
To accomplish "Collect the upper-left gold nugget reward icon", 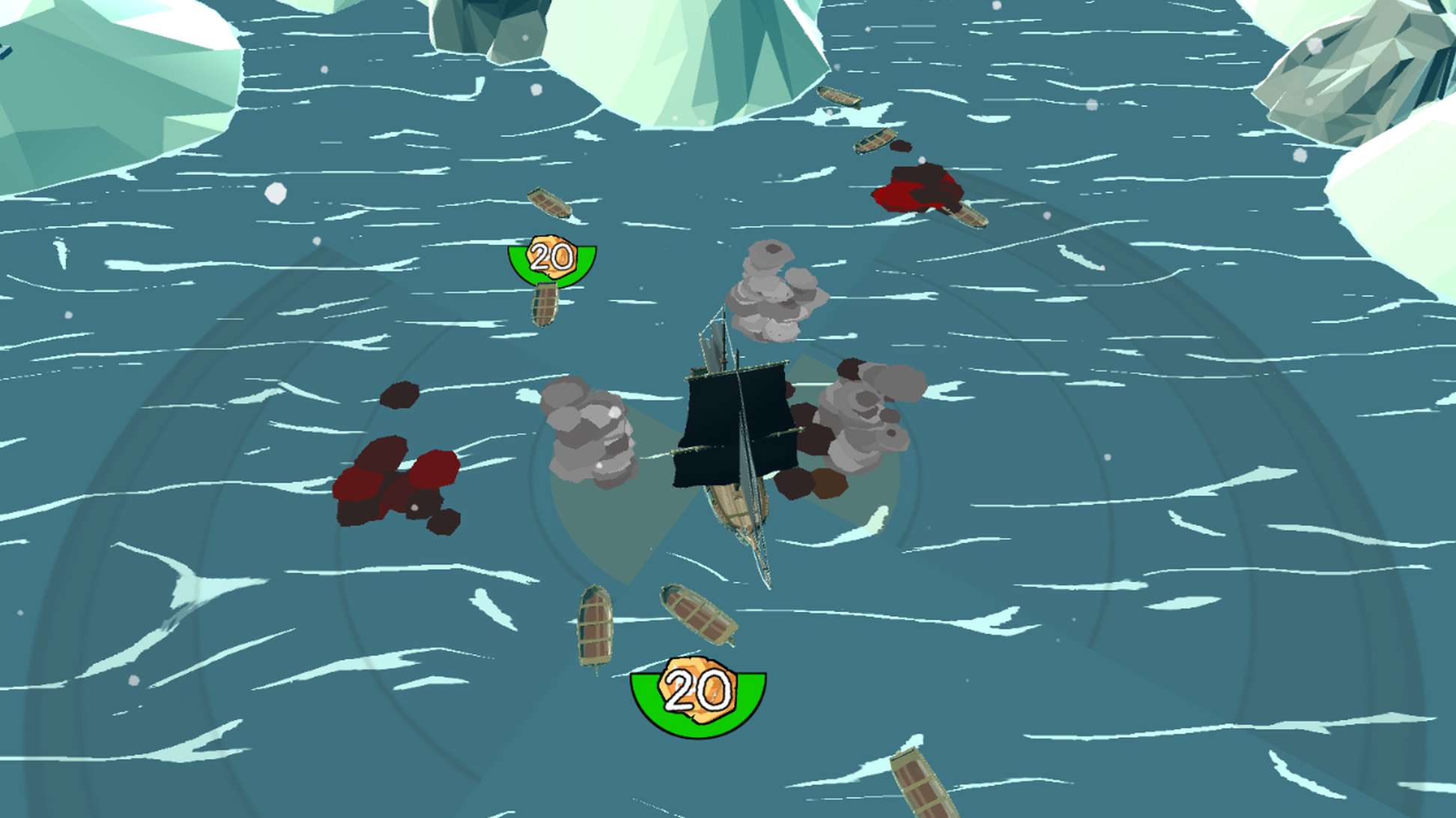I will [552, 256].
